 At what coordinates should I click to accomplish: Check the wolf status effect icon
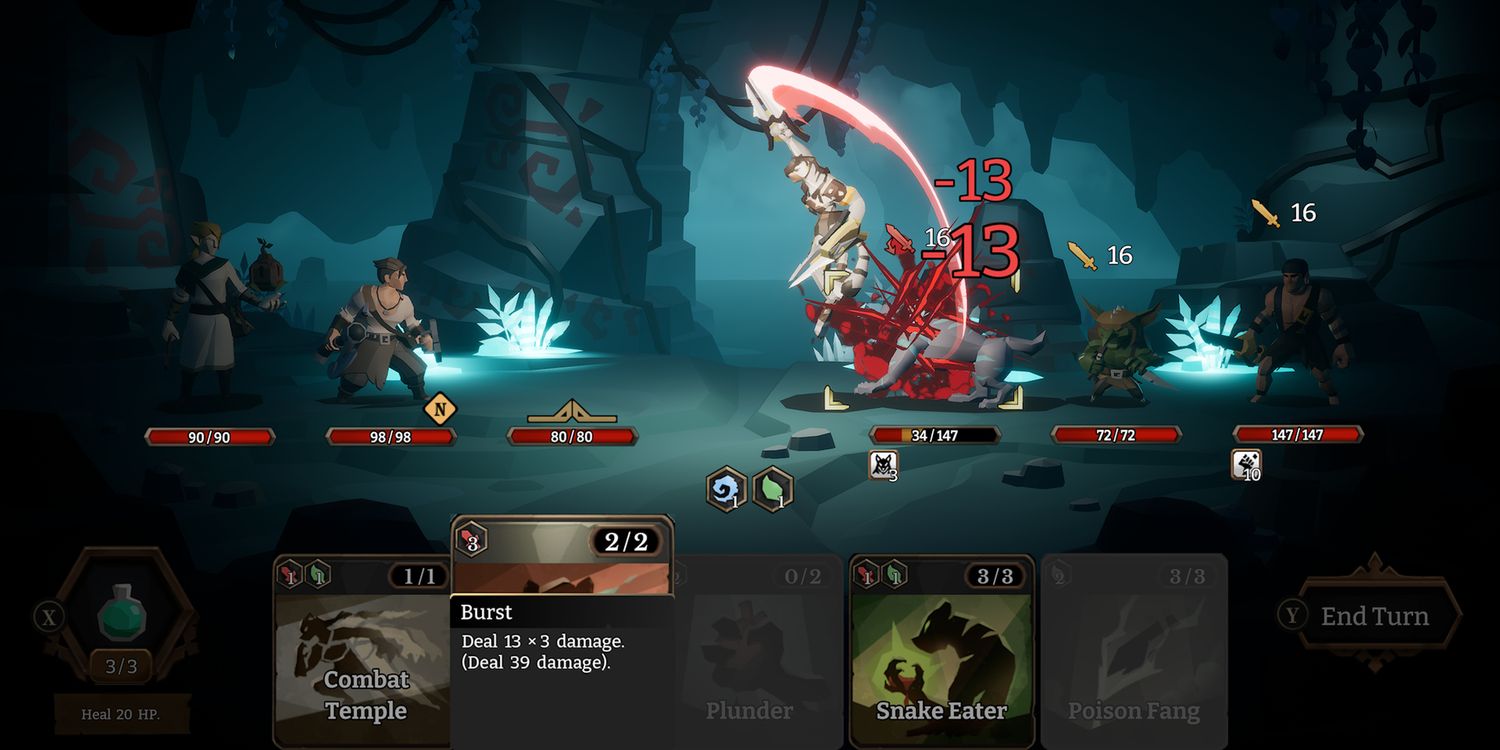(x=883, y=465)
